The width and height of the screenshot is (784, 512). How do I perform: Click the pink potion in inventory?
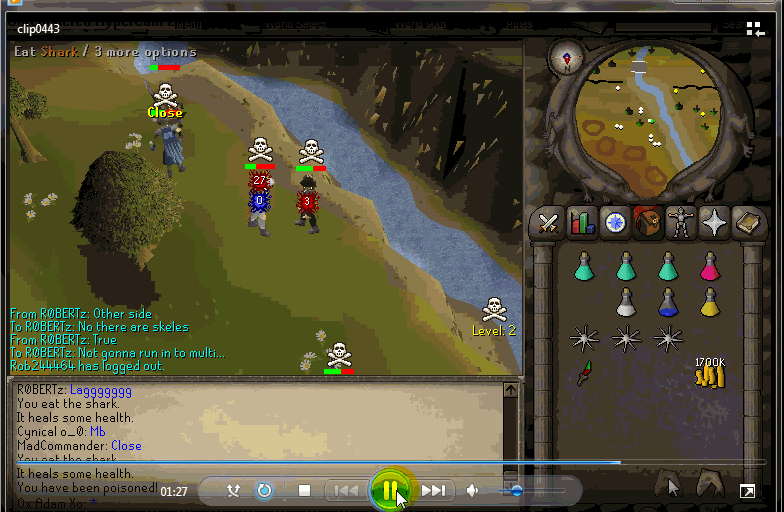pyautogui.click(x=710, y=267)
